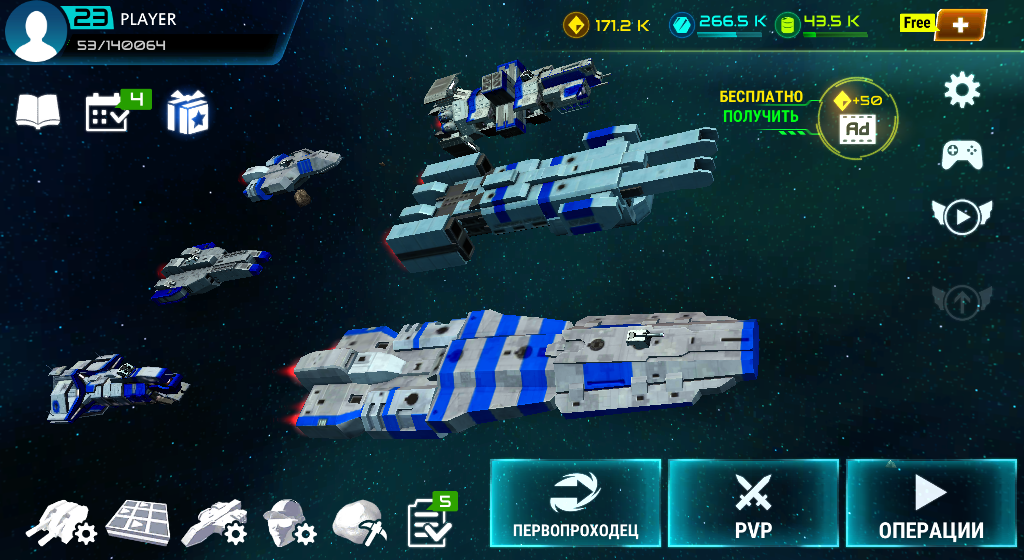Select the gold currency counter

point(607,24)
